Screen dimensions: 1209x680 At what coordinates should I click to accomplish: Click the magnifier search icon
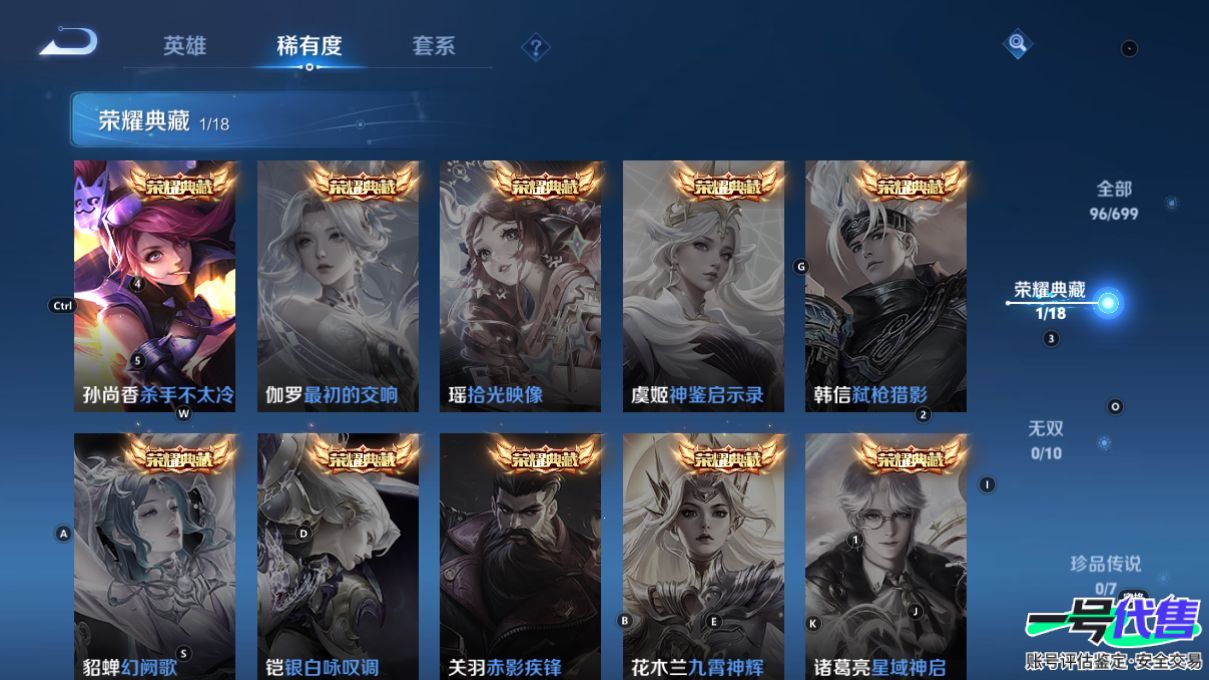pyautogui.click(x=1017, y=43)
